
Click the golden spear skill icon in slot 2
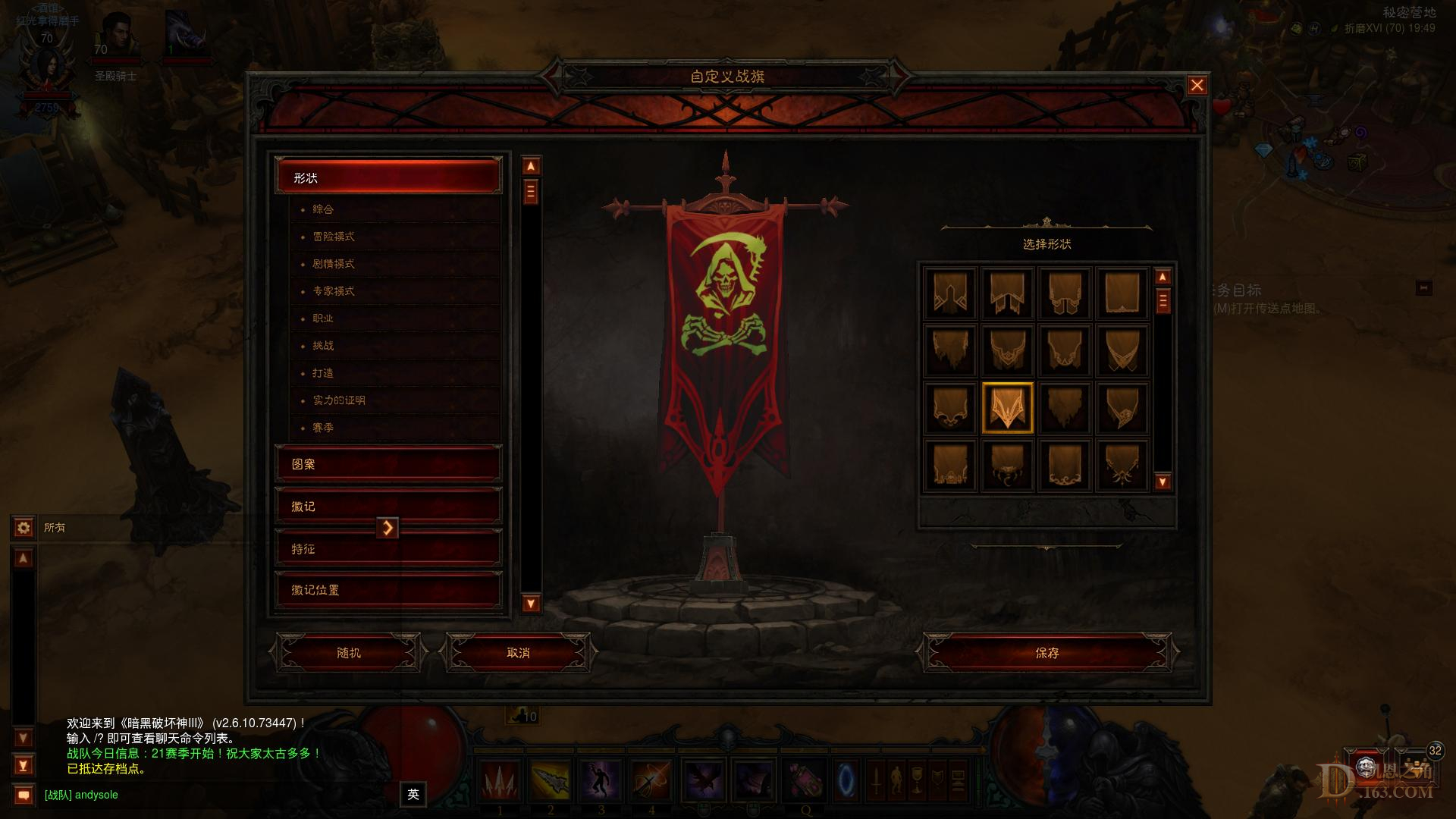coord(551,781)
